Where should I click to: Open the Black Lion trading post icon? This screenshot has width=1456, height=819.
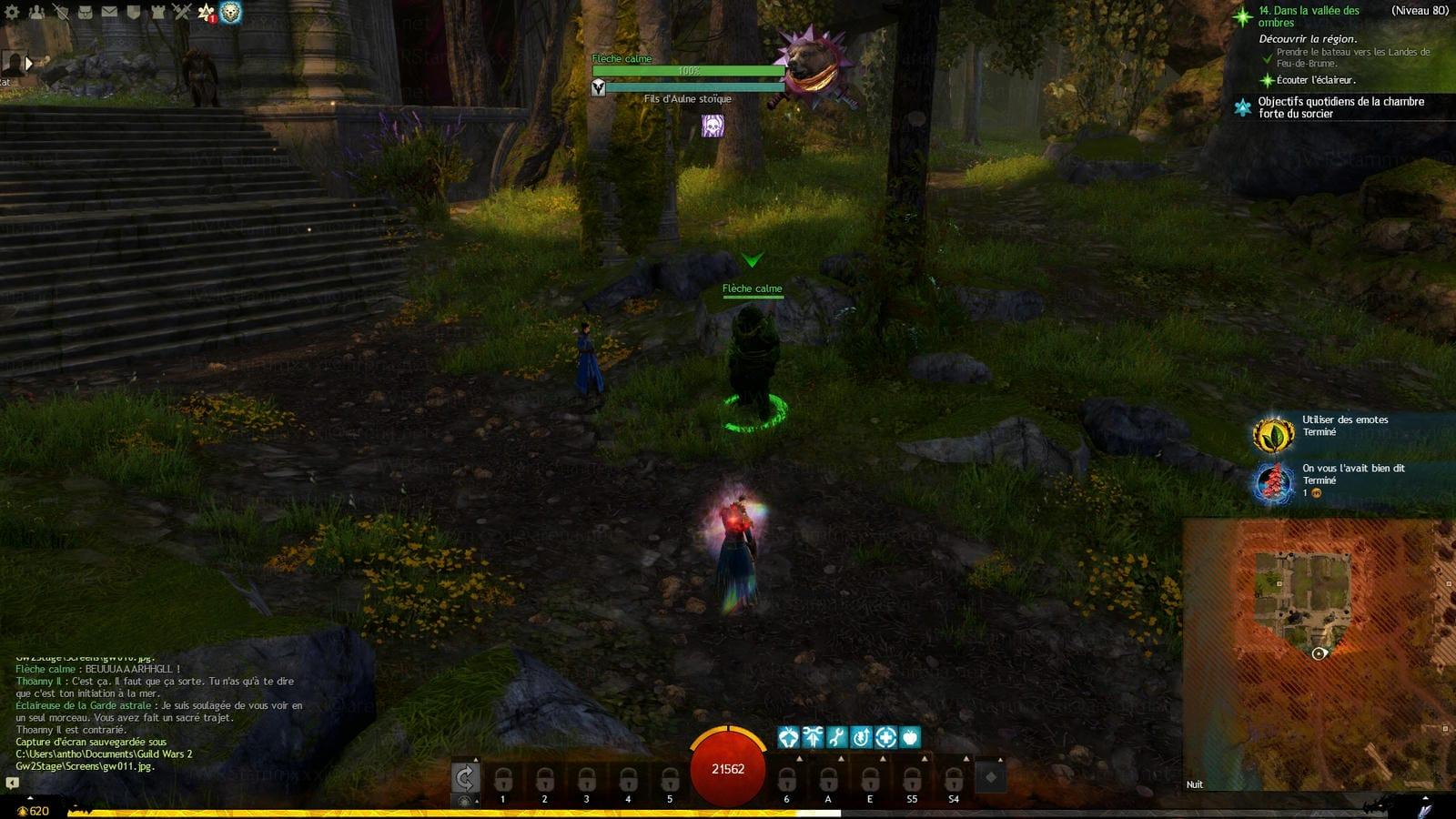point(230,12)
